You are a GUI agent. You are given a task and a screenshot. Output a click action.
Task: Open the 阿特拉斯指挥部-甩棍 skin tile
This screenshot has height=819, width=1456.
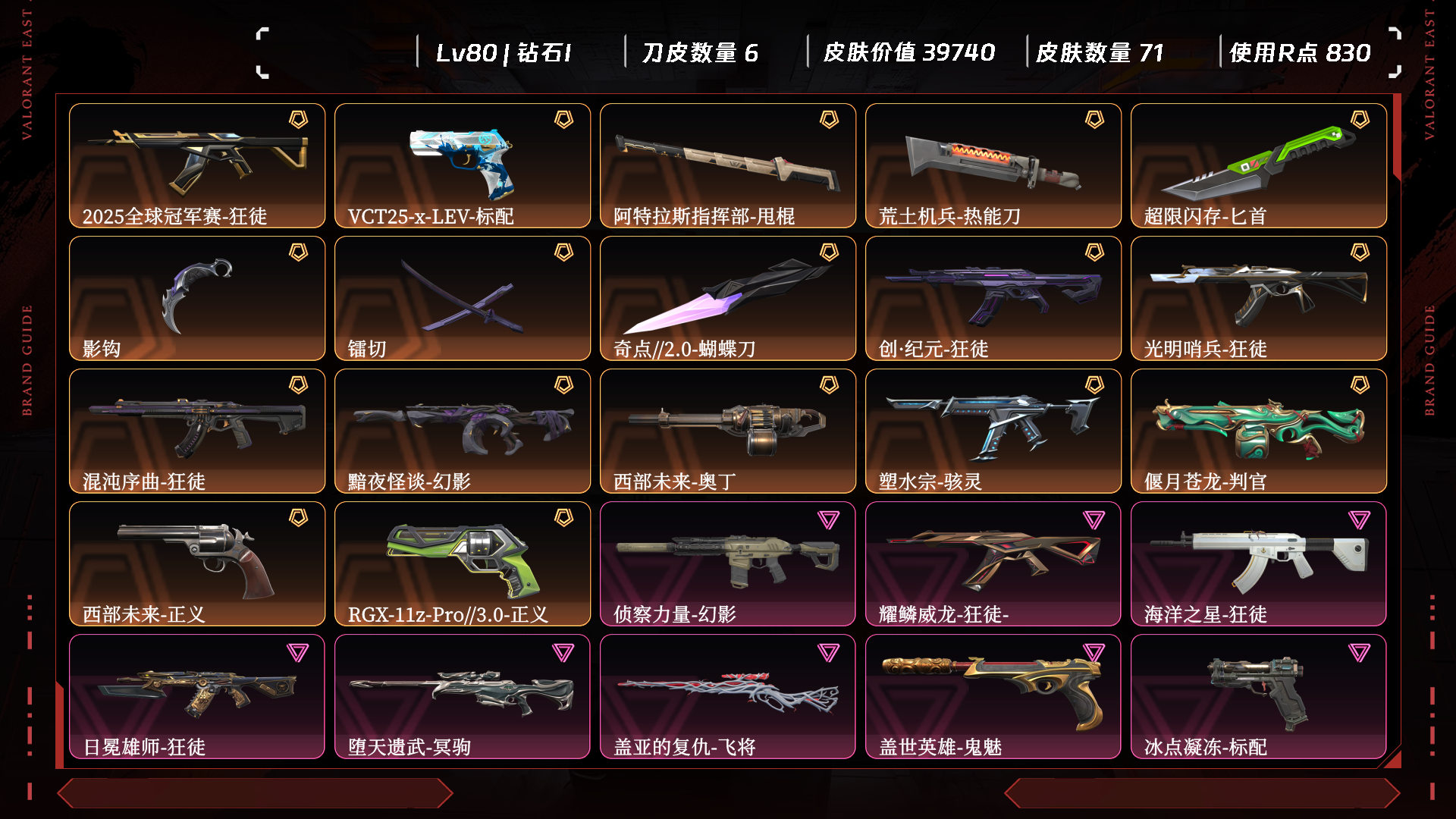(728, 165)
